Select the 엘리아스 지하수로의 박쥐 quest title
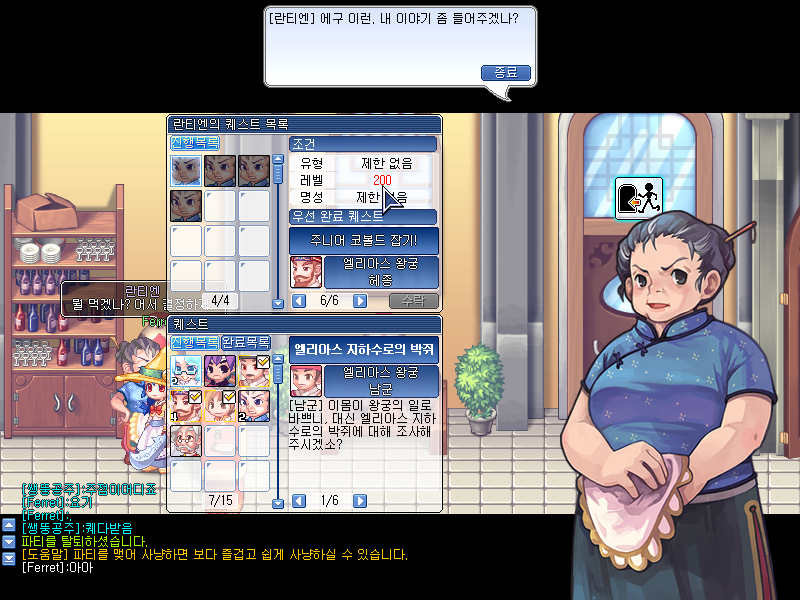This screenshot has width=800, height=600. click(363, 349)
